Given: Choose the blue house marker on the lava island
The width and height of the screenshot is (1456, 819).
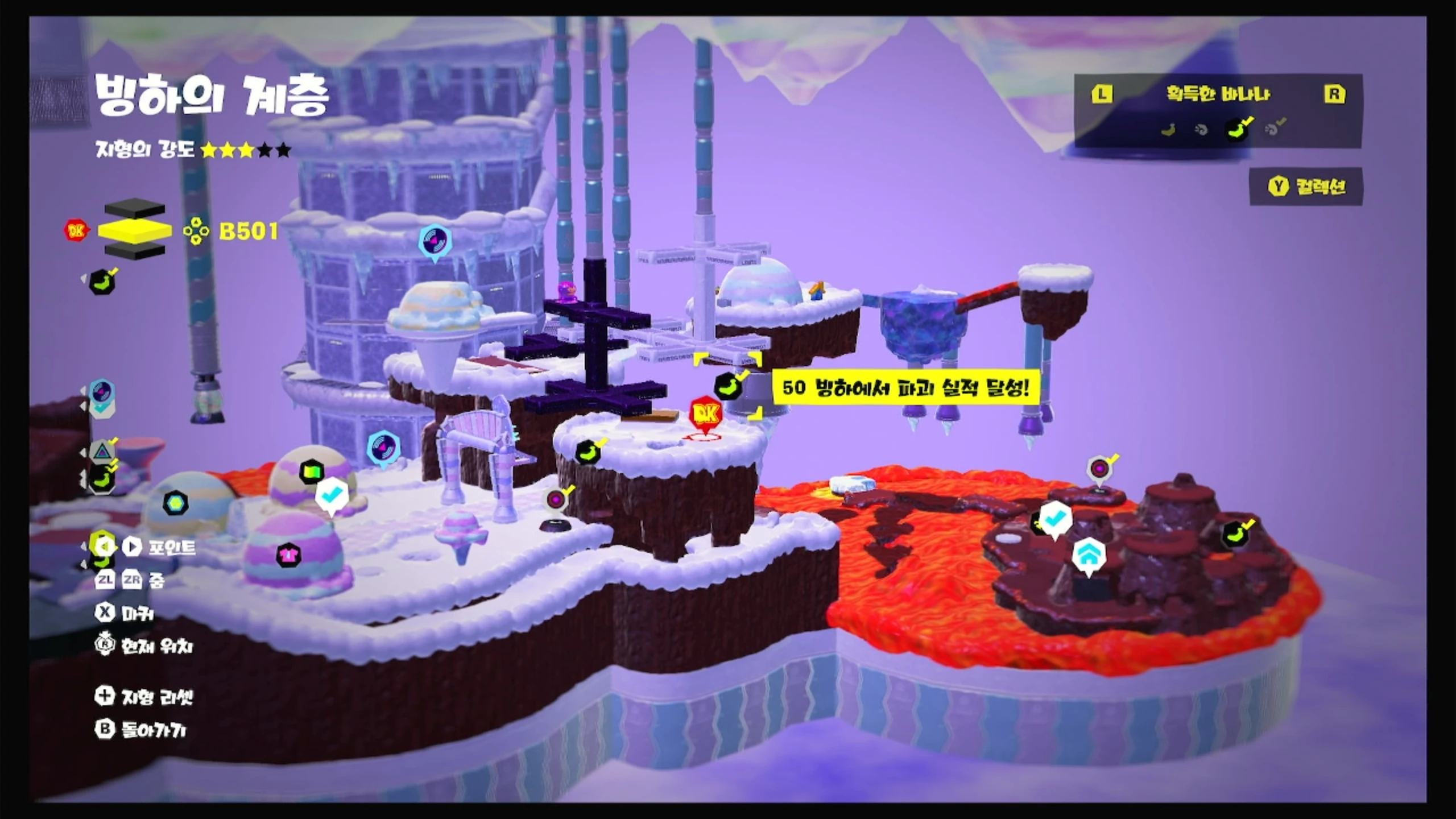Looking at the screenshot, I should [1089, 555].
